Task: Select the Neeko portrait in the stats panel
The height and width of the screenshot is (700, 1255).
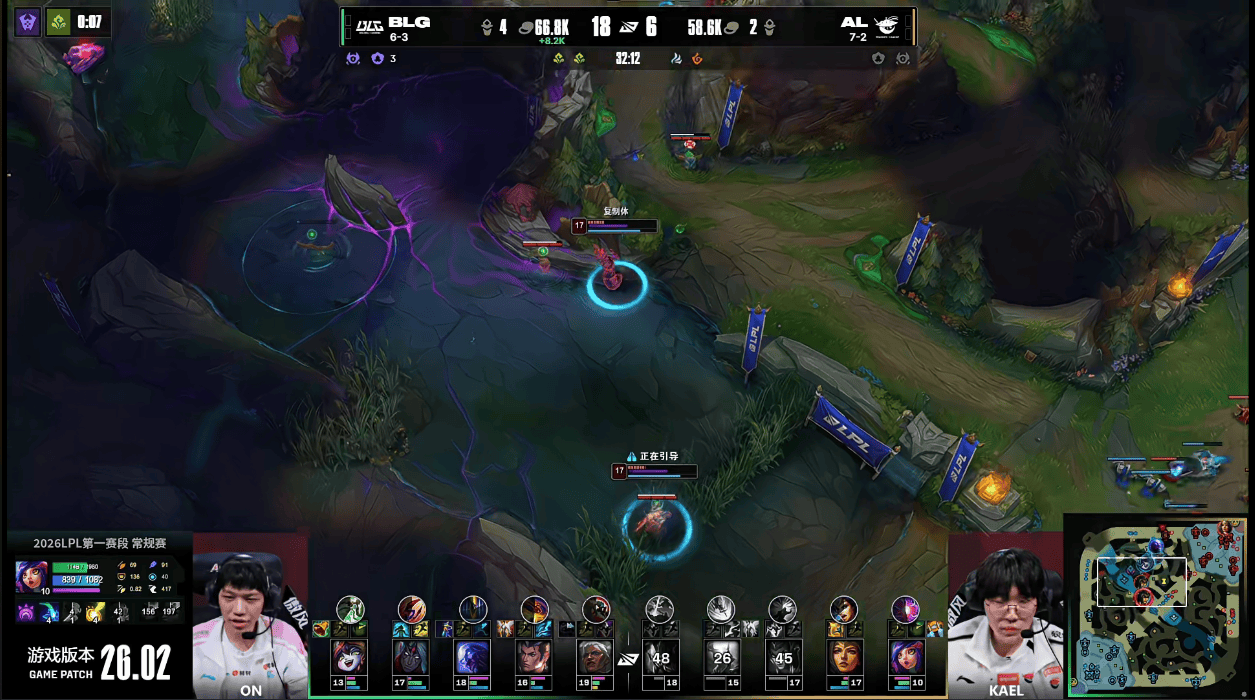Action: click(x=31, y=577)
